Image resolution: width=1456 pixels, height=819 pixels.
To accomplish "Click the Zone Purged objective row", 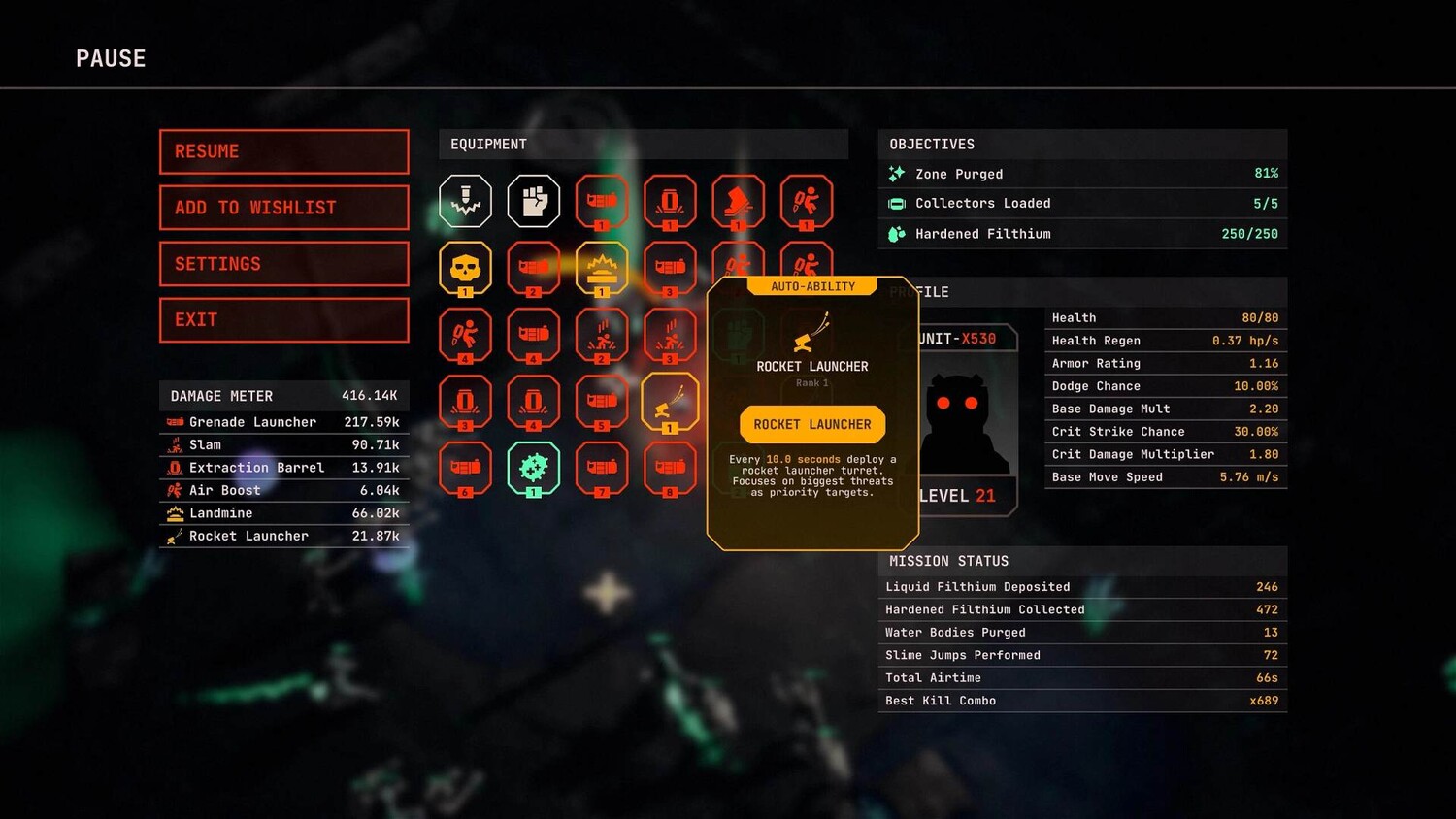I will (x=1082, y=174).
